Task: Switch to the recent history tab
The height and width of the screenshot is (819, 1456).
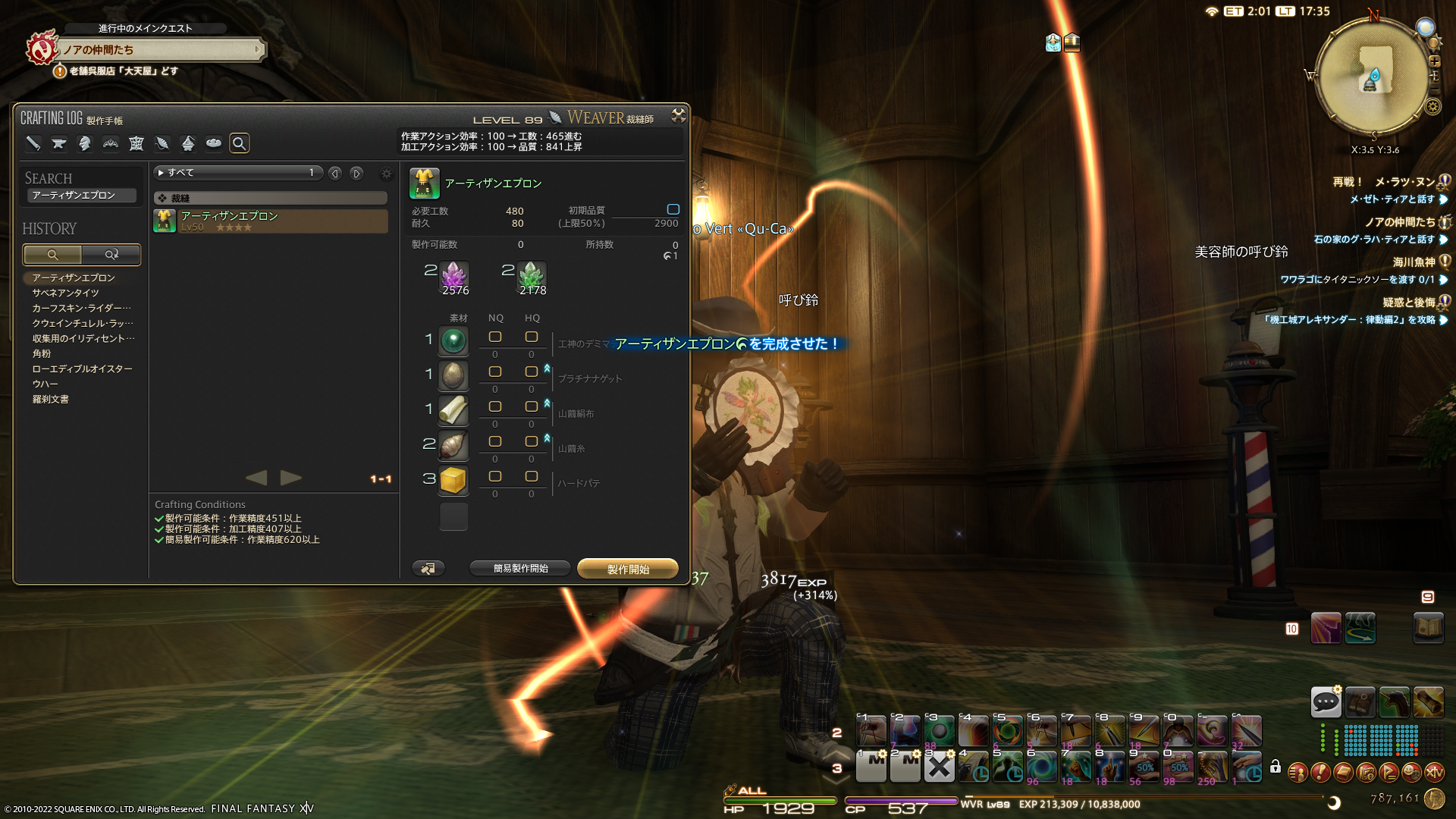Action: 111,255
